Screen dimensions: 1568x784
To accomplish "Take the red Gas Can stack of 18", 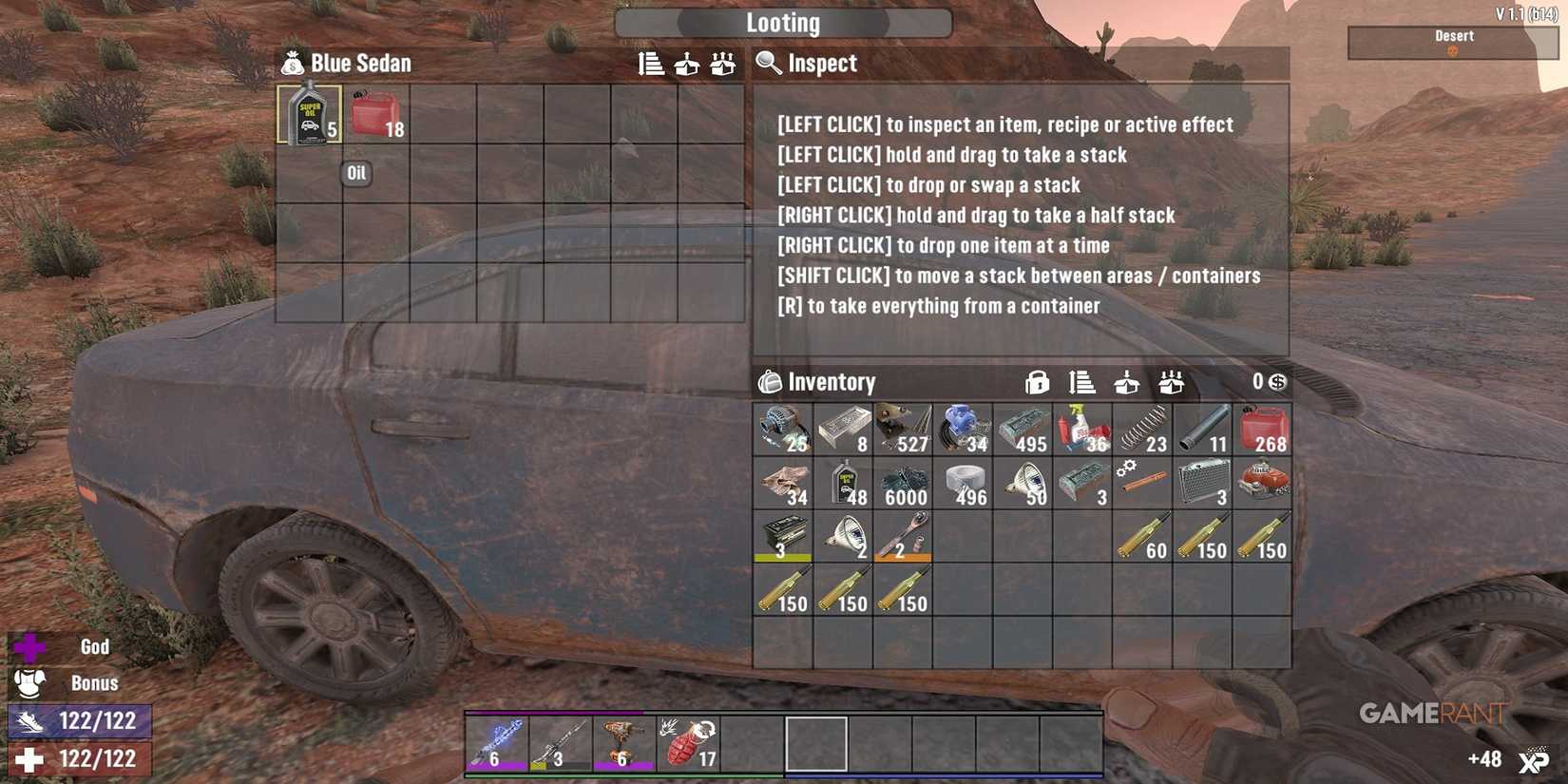I will [374, 116].
